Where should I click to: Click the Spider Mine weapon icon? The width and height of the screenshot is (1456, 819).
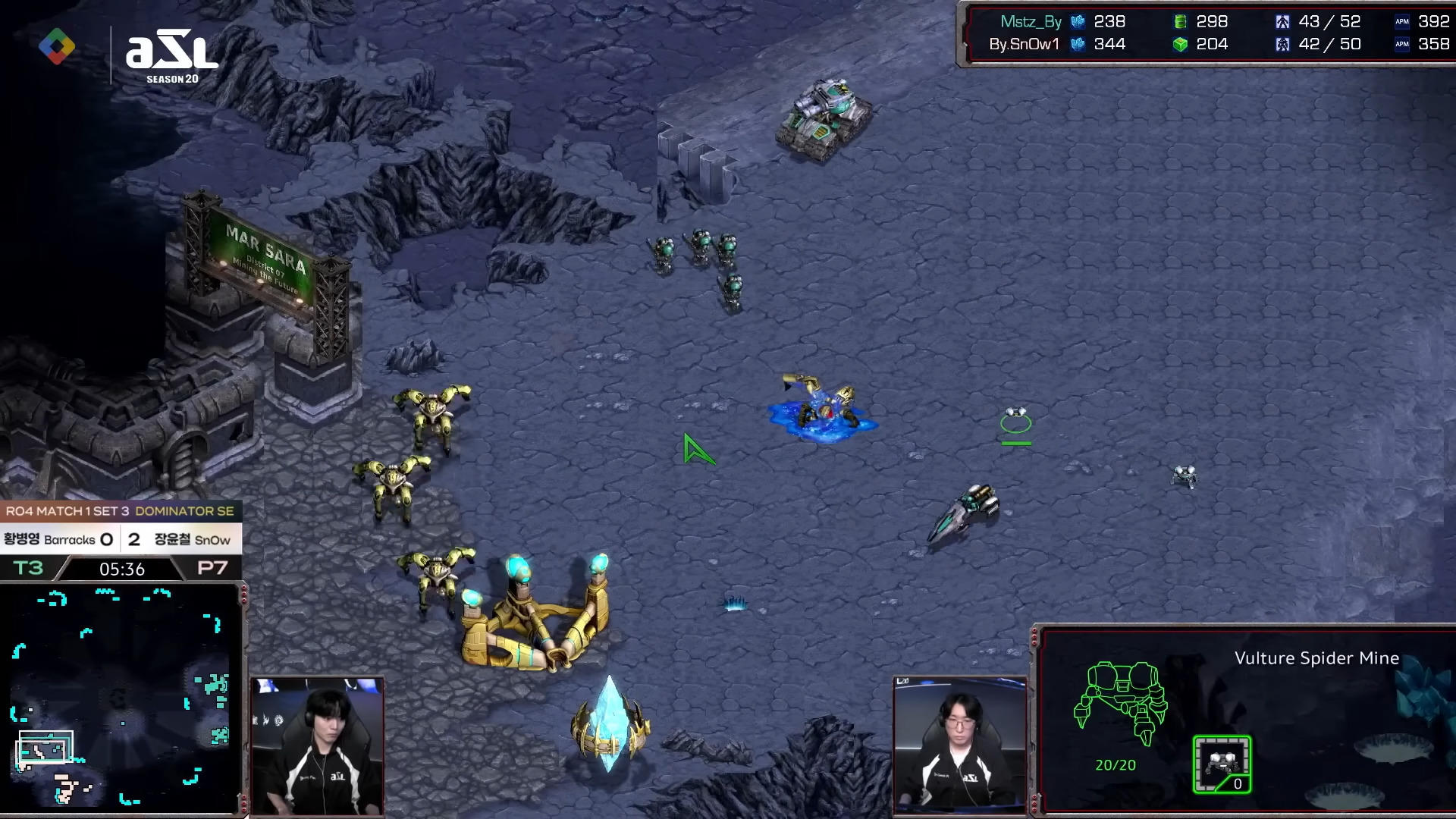(1222, 764)
